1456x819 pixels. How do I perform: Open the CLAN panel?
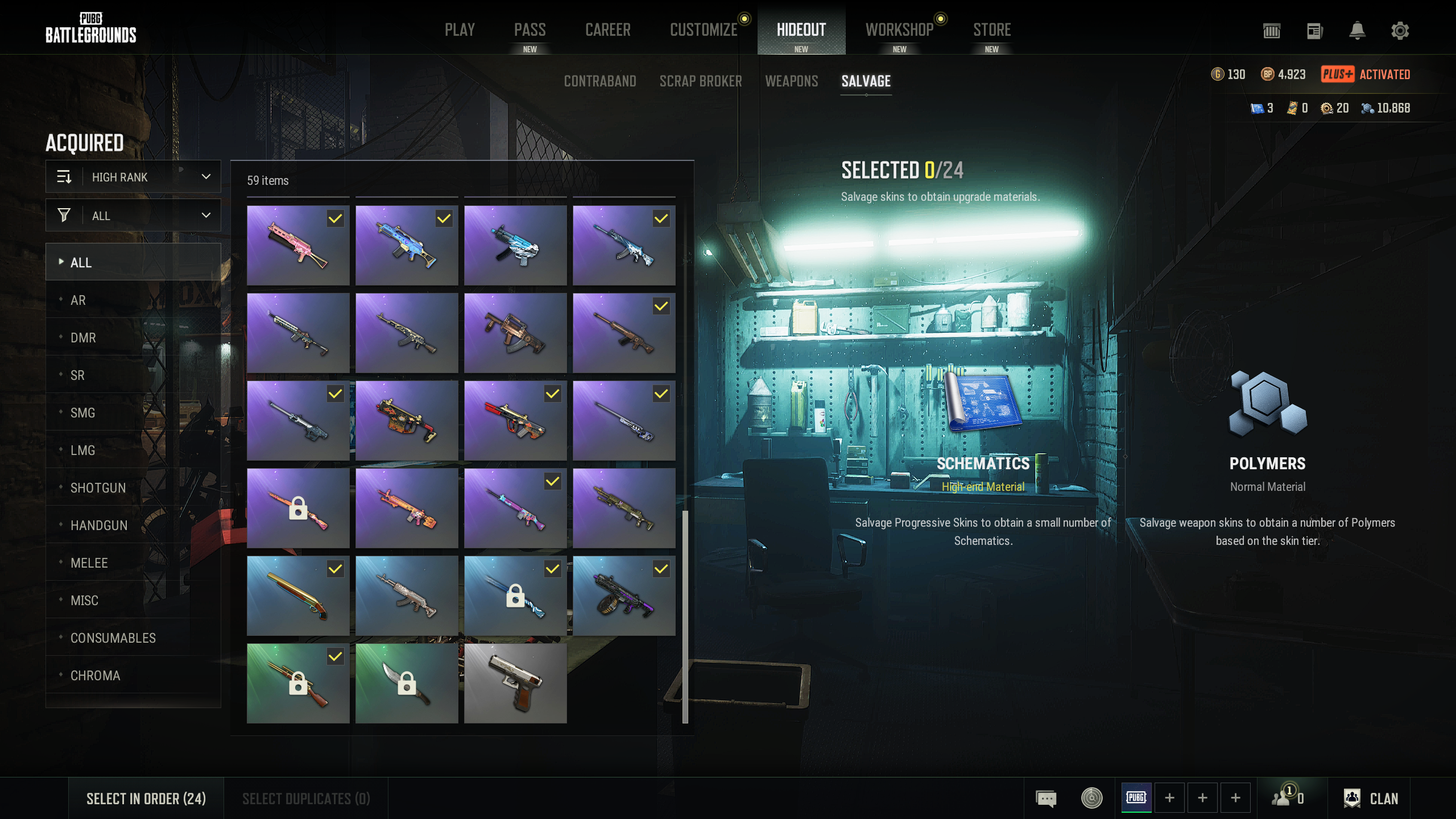coord(1371,799)
